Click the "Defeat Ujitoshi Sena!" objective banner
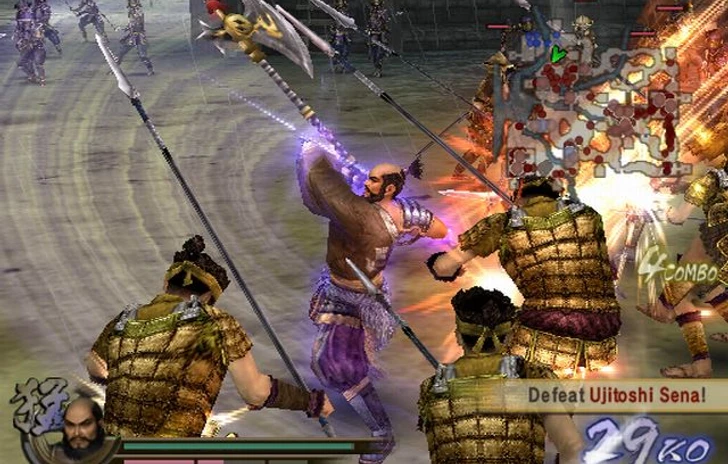 [615, 396]
